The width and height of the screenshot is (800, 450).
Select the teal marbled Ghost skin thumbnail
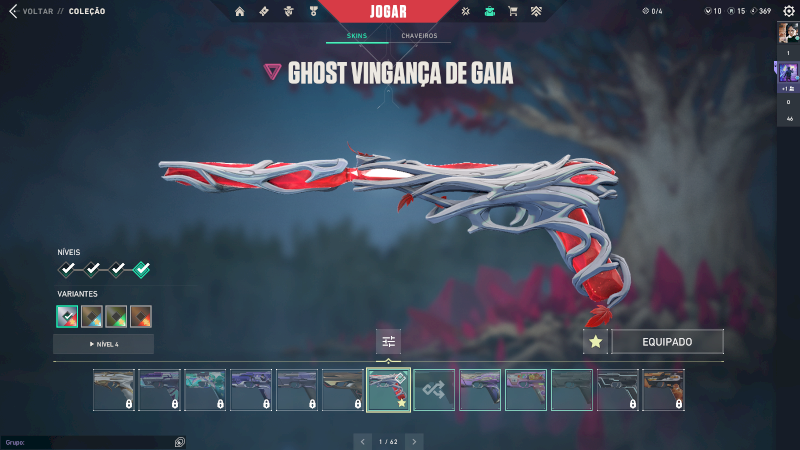pos(205,390)
